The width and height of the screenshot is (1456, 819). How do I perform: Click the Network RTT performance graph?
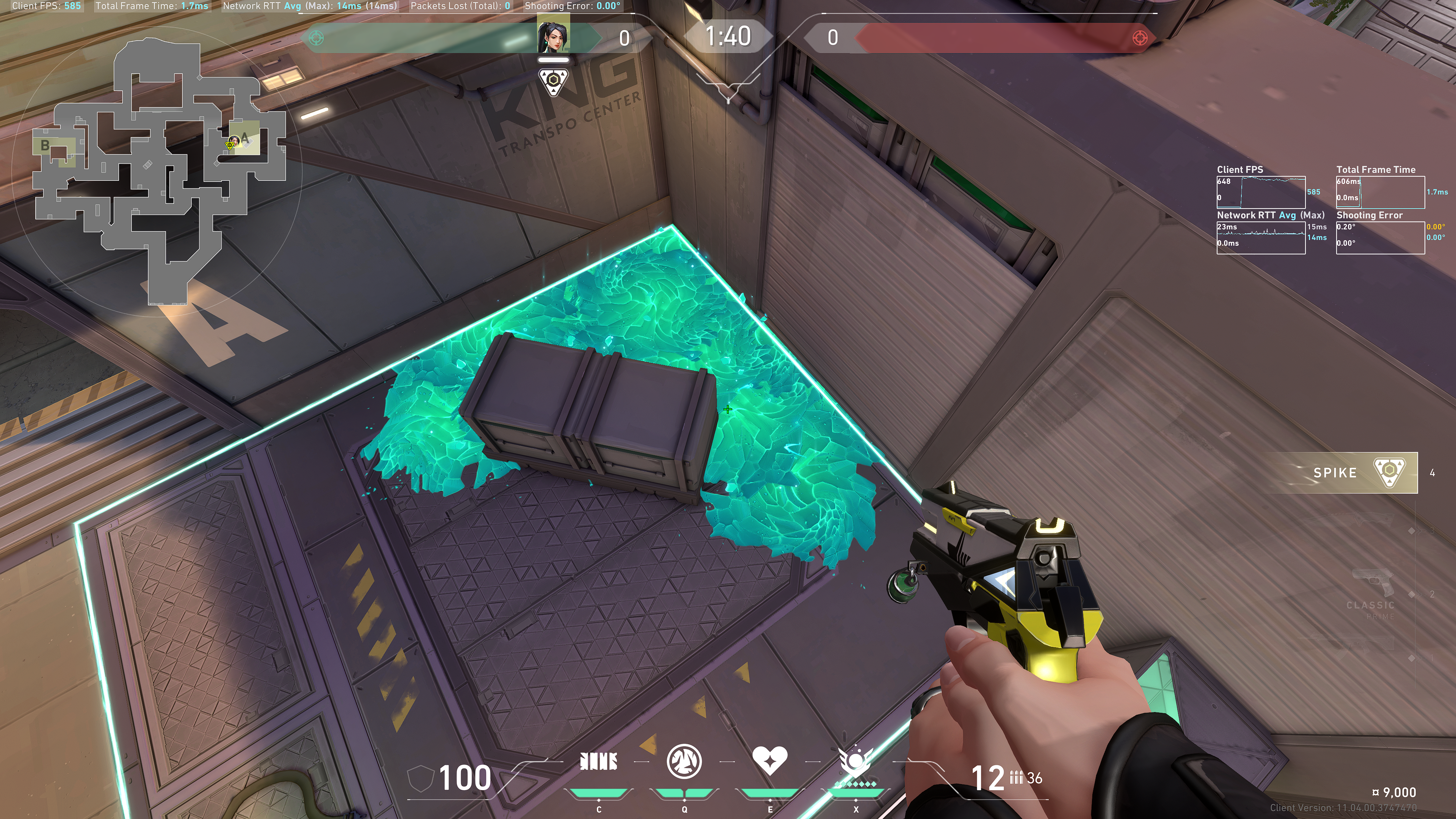[1260, 237]
